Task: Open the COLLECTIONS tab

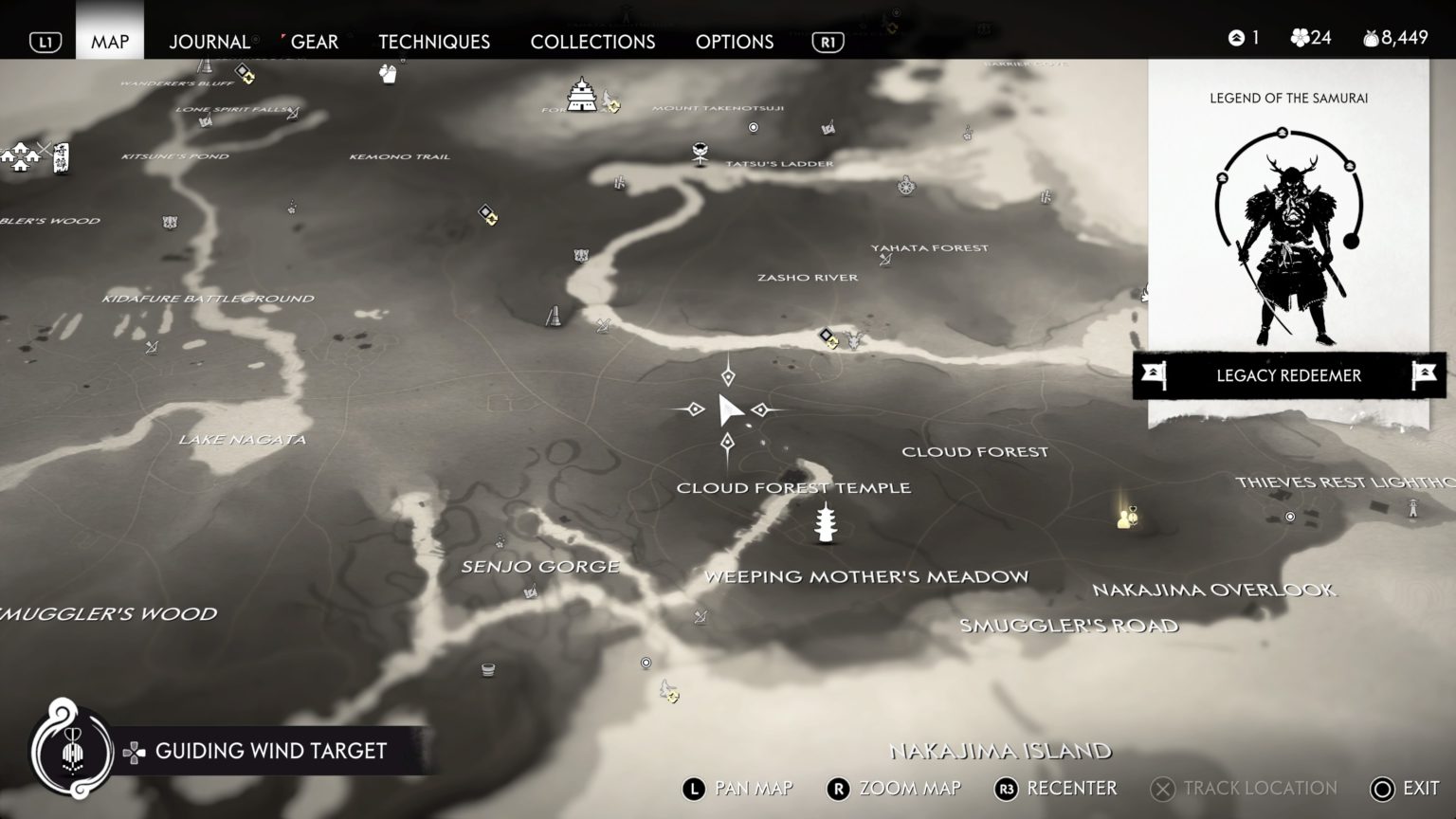Action: [x=591, y=42]
